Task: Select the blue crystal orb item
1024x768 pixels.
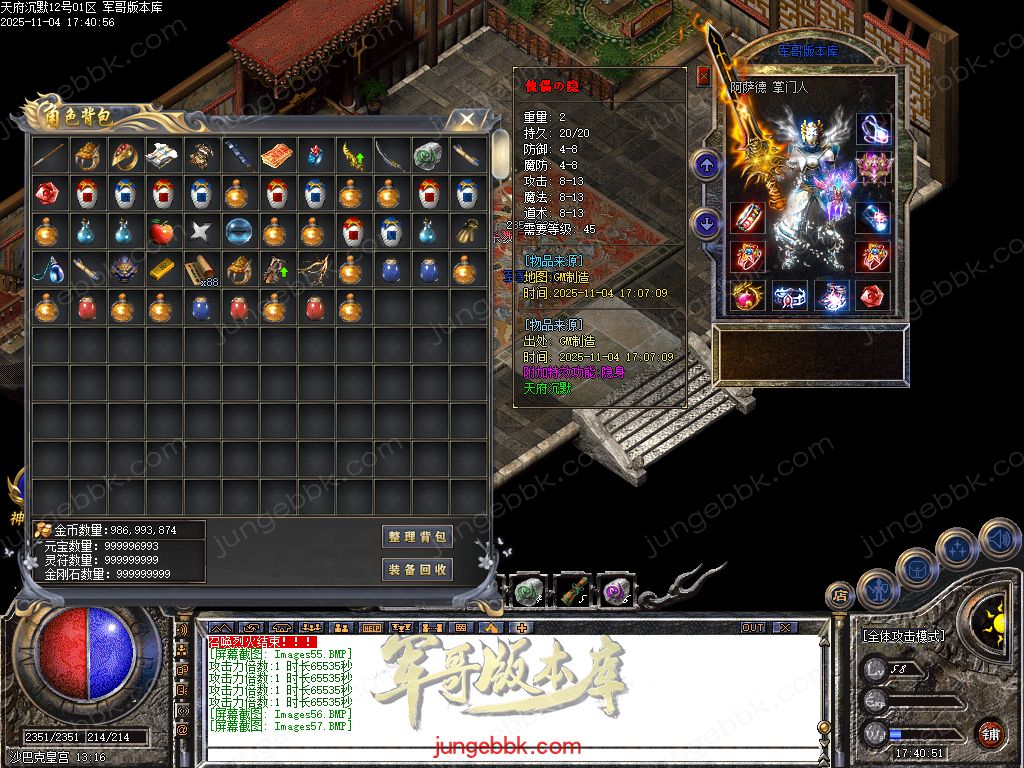Action: (238, 232)
